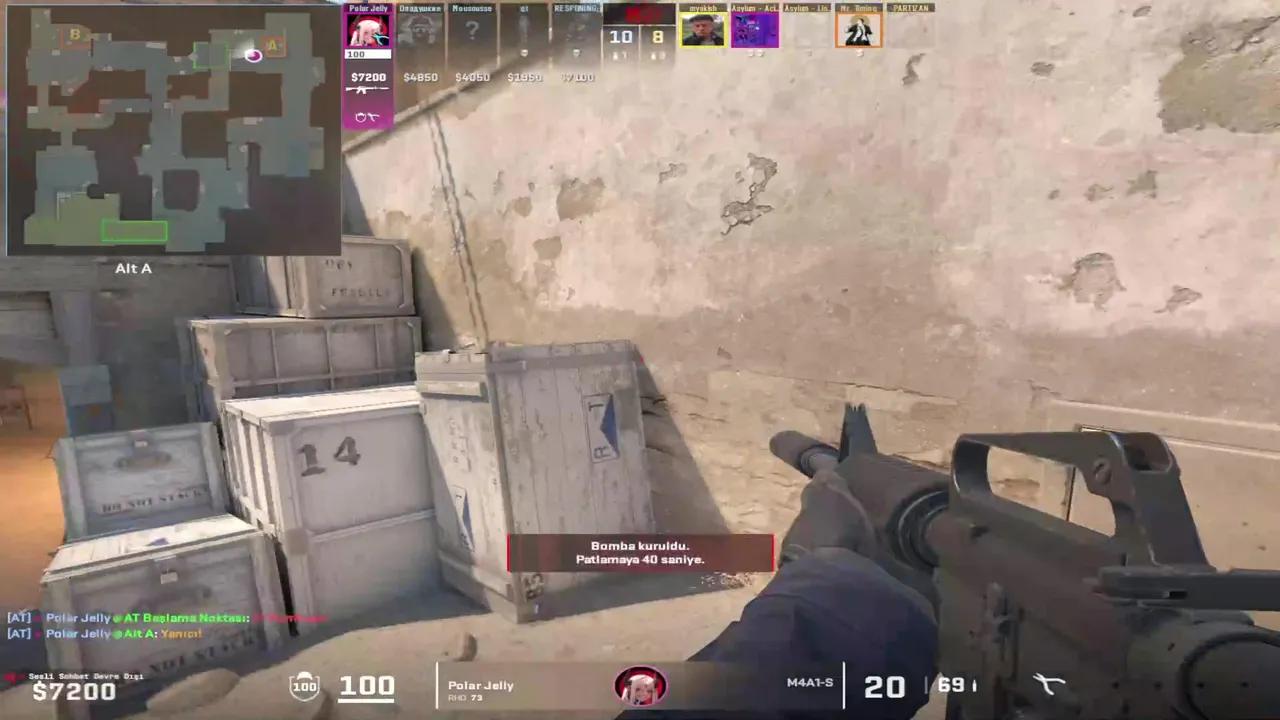The height and width of the screenshot is (720, 1280).
Task: Select the Asylum - Acl avatar
Action: [755, 28]
